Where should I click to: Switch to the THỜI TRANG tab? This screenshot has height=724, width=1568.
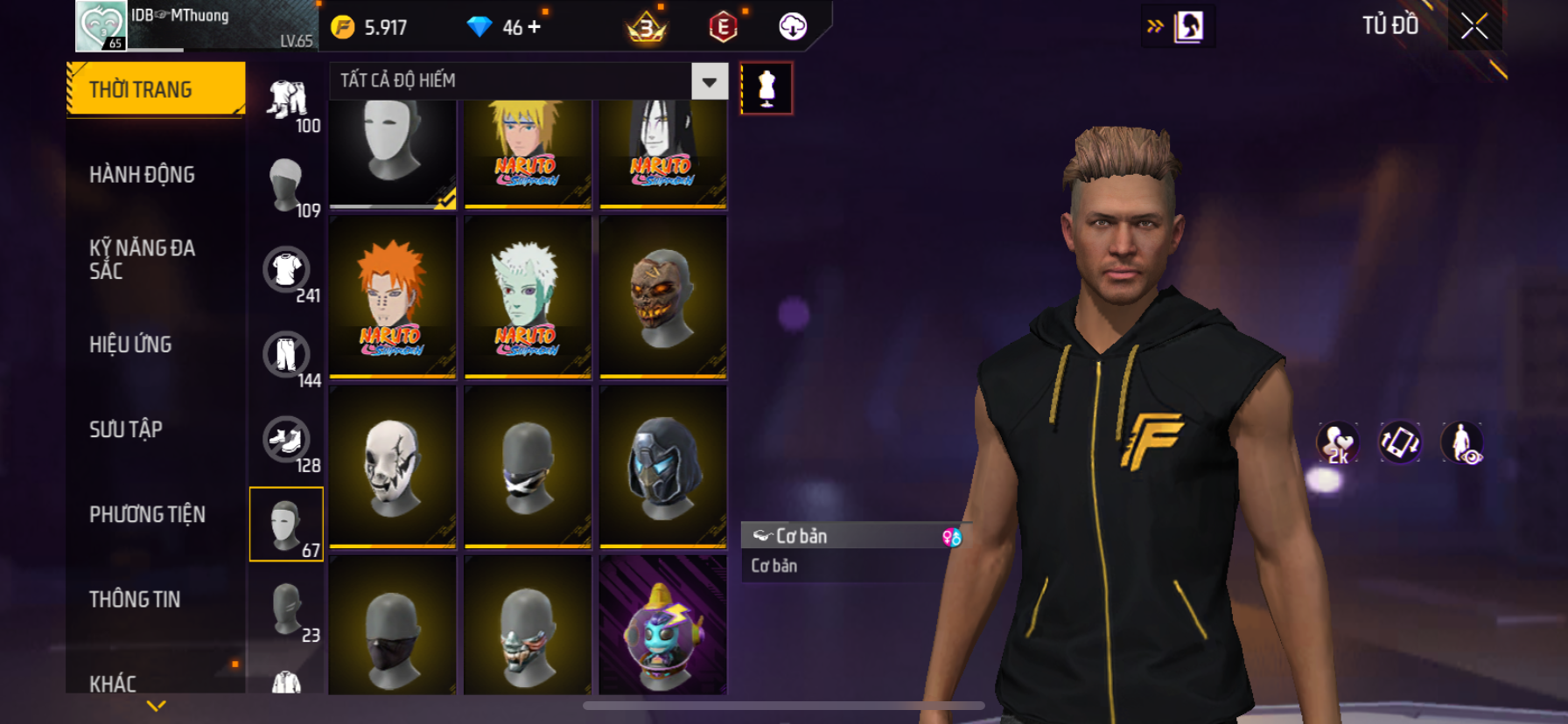tap(155, 89)
